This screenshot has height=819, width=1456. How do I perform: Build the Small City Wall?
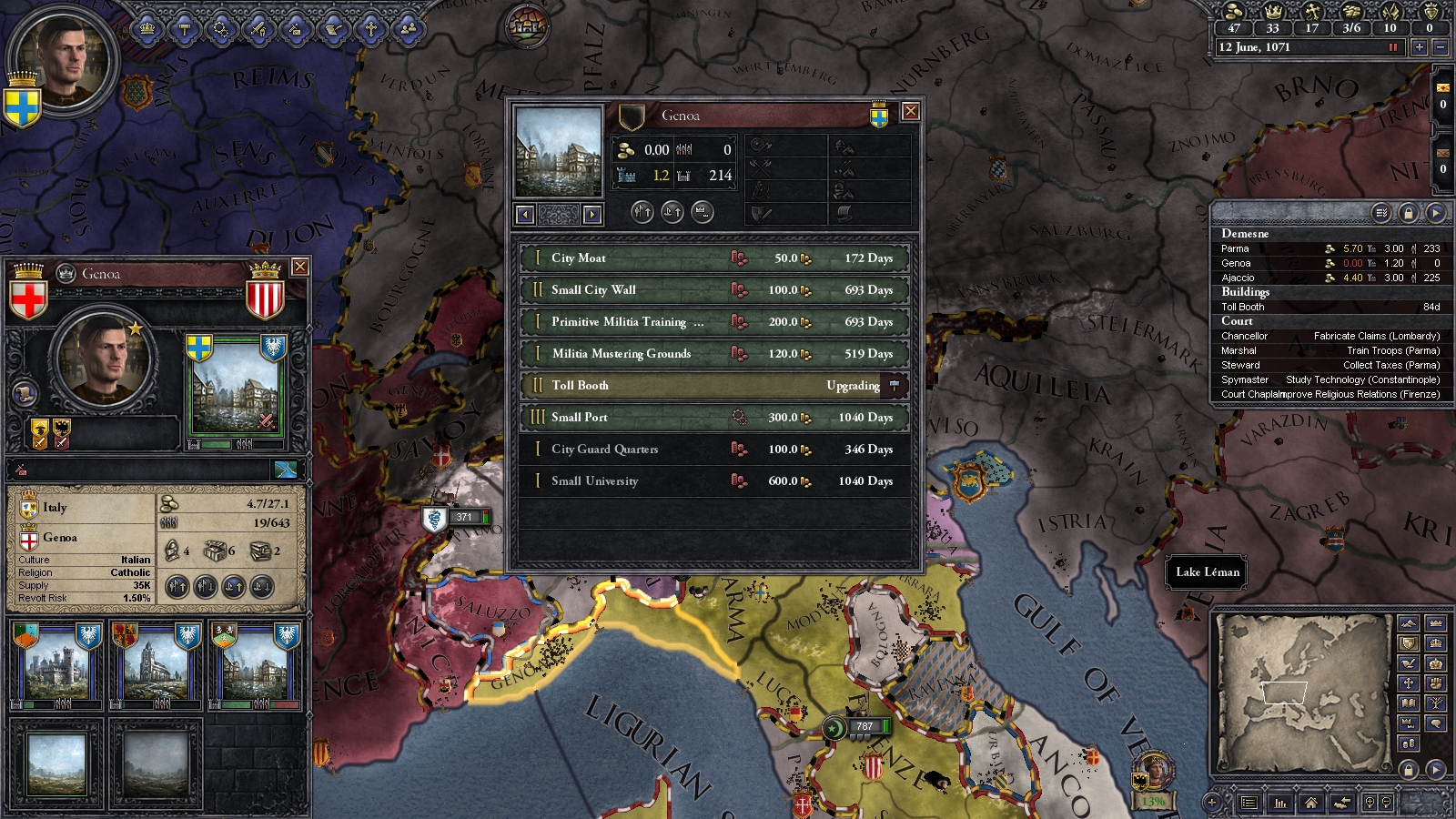point(714,290)
